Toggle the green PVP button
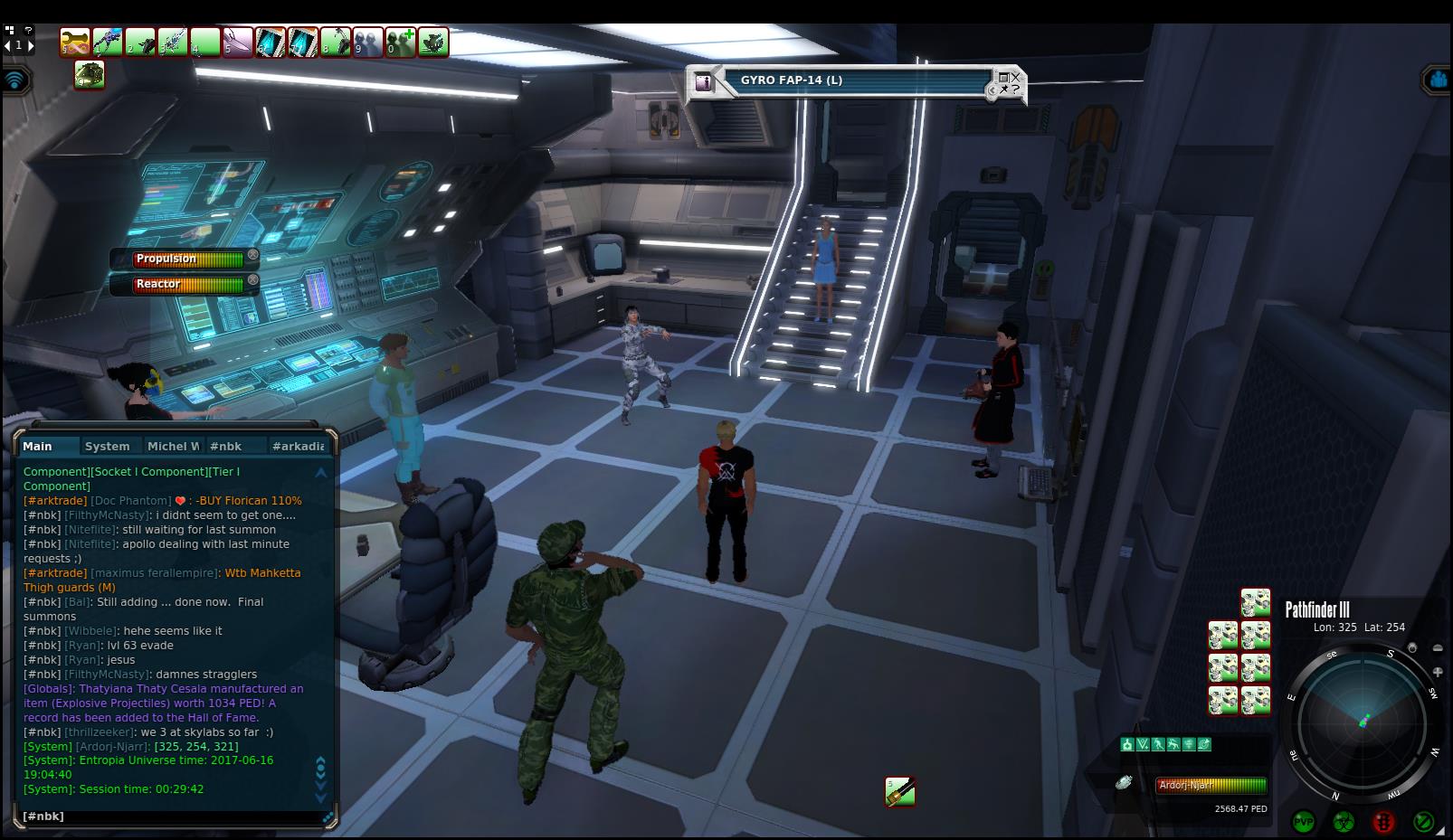Image resolution: width=1453 pixels, height=840 pixels. click(x=1304, y=821)
